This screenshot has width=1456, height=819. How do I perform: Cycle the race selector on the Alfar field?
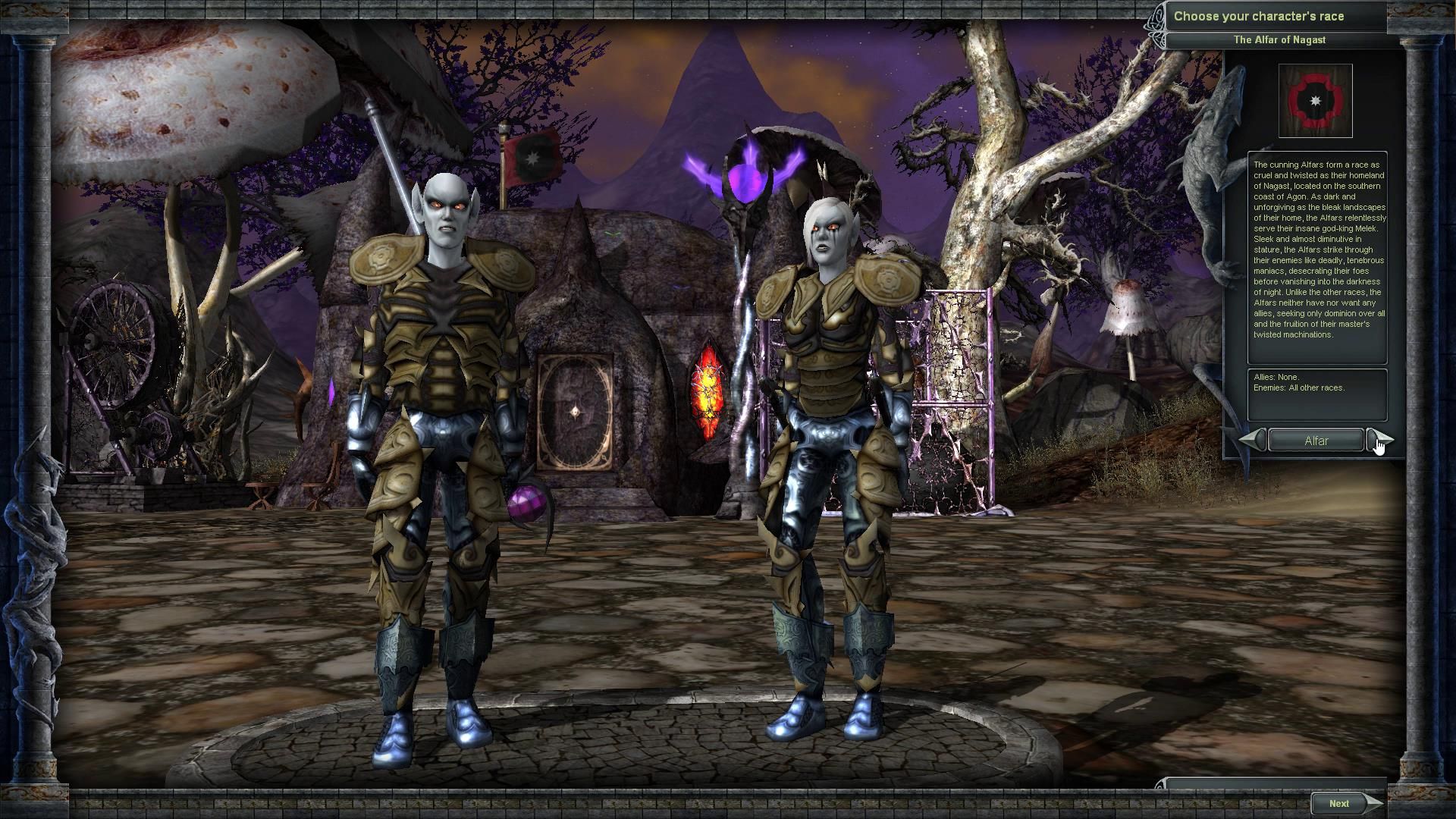pyautogui.click(x=1316, y=440)
